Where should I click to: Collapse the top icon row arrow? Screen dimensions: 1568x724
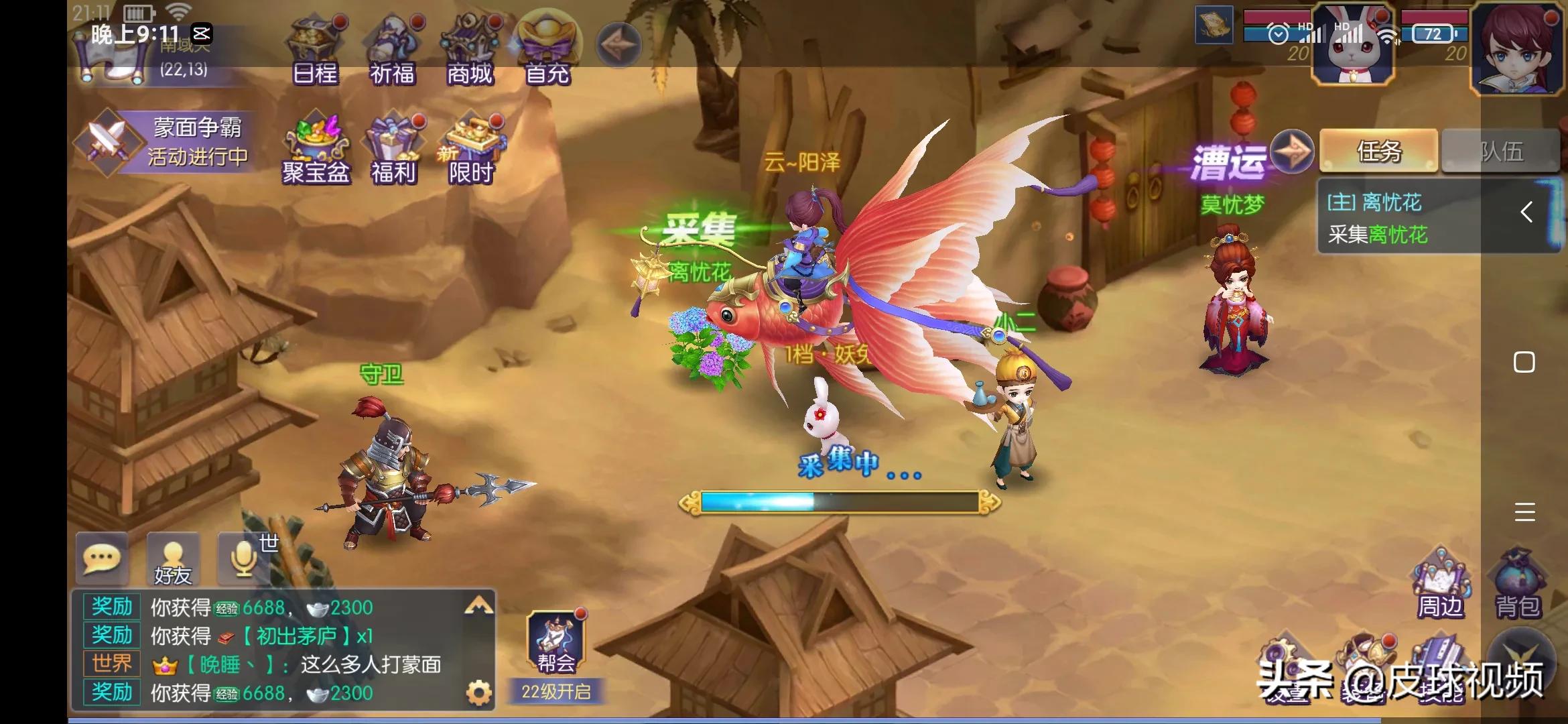[x=618, y=44]
